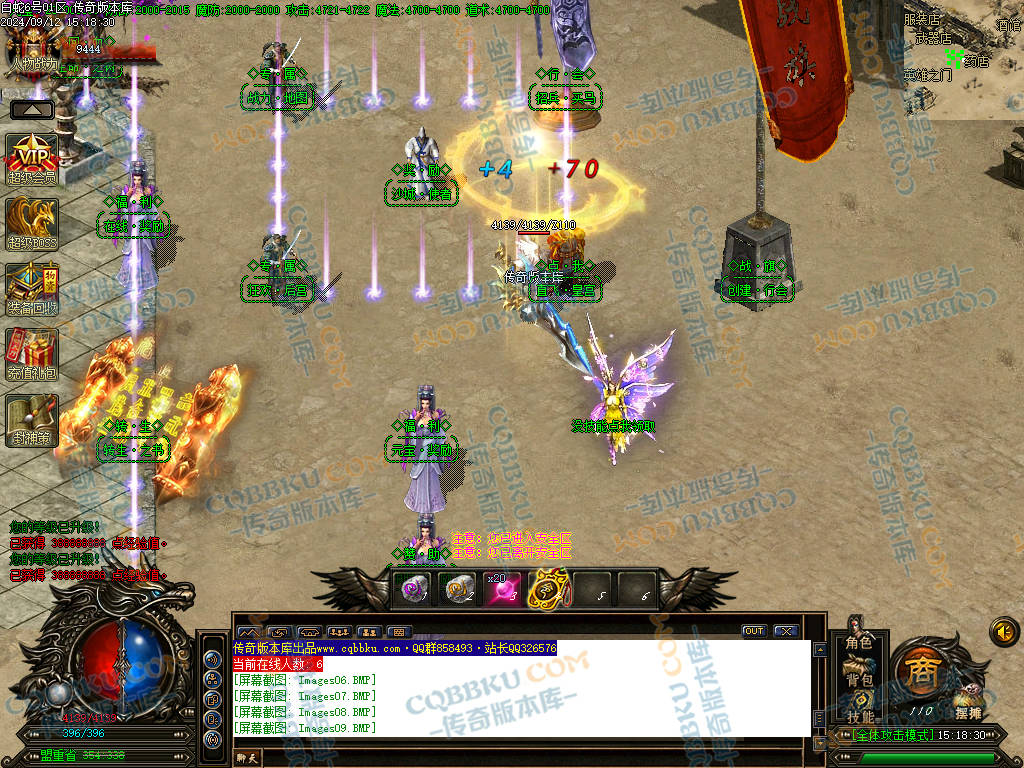The height and width of the screenshot is (768, 1024).
Task: Click the OUT button on chat panel
Action: pyautogui.click(x=753, y=631)
